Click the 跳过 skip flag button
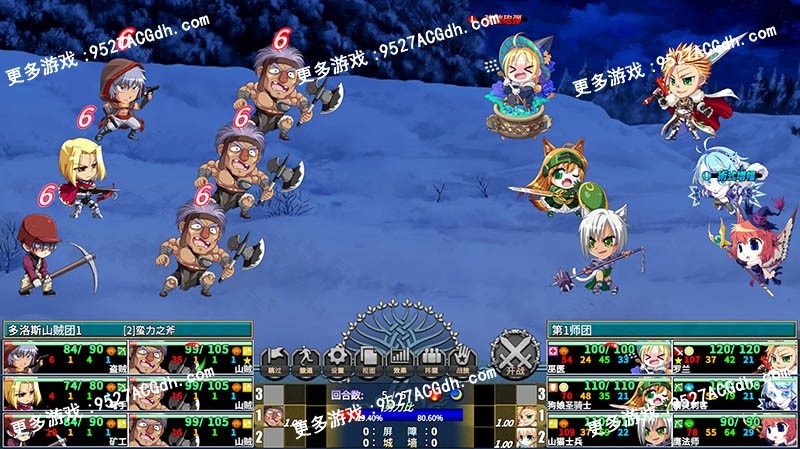 [x=274, y=359]
